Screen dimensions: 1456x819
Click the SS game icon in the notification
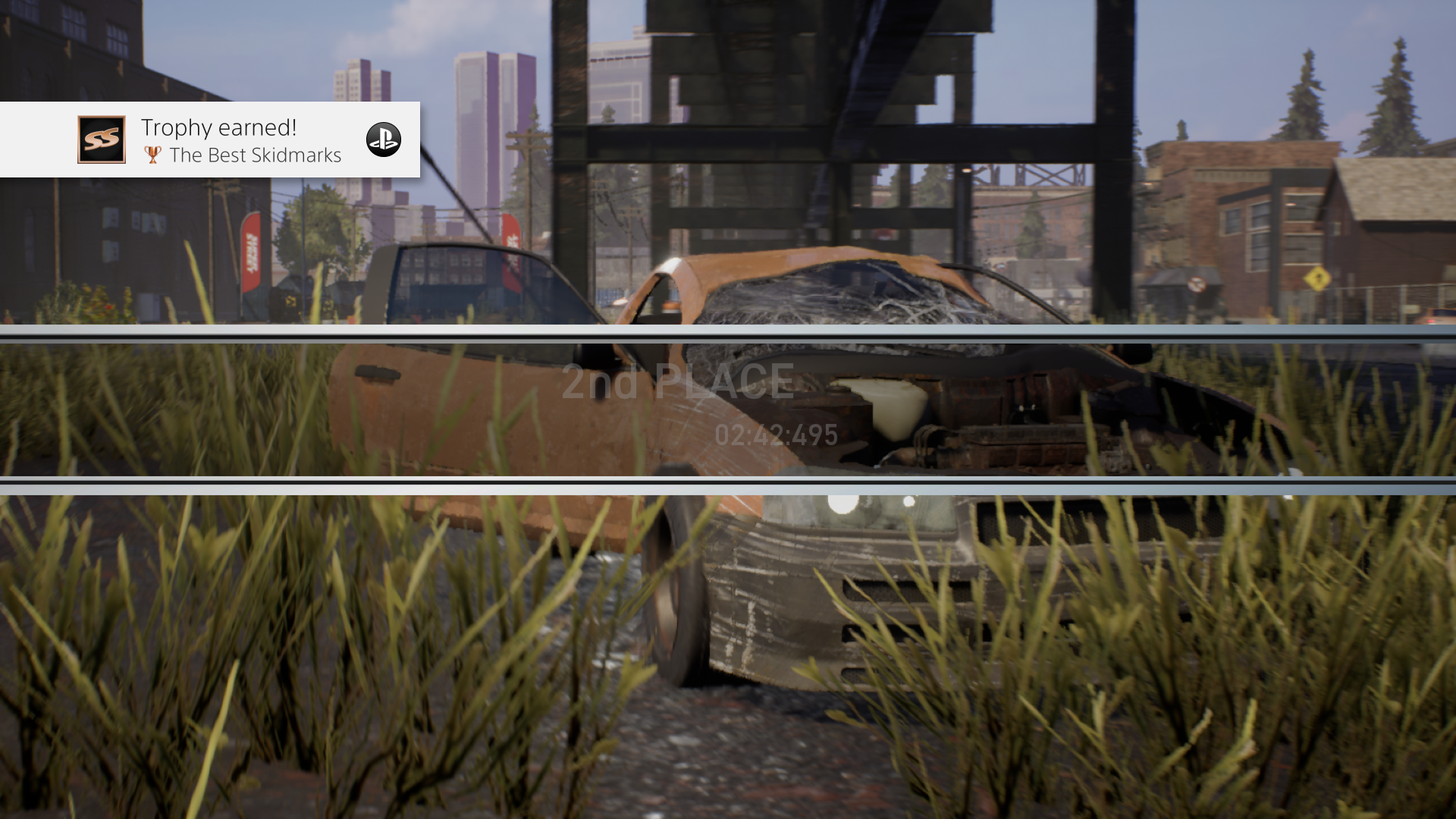click(101, 140)
